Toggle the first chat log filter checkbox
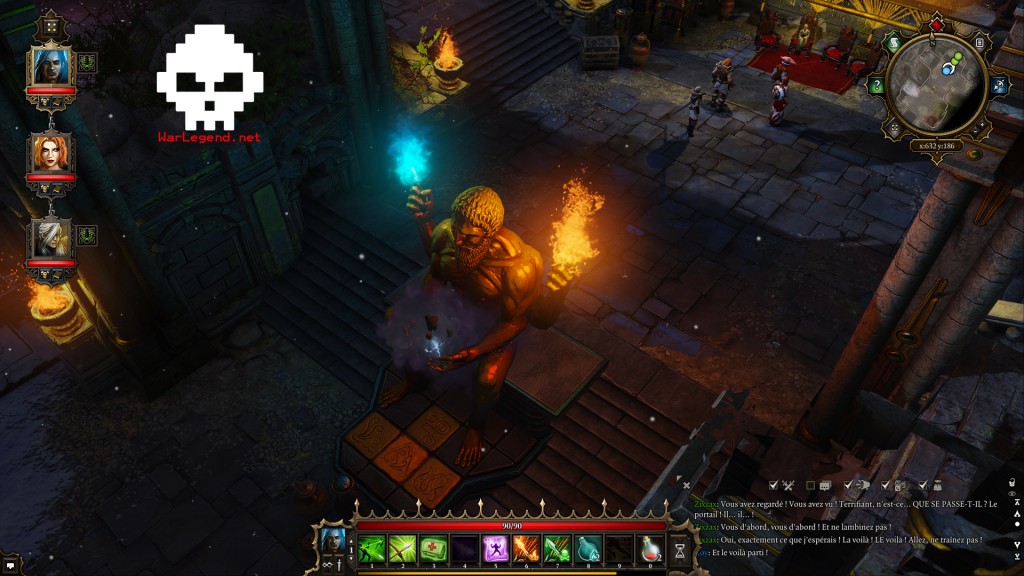This screenshot has width=1024, height=576. coord(773,485)
